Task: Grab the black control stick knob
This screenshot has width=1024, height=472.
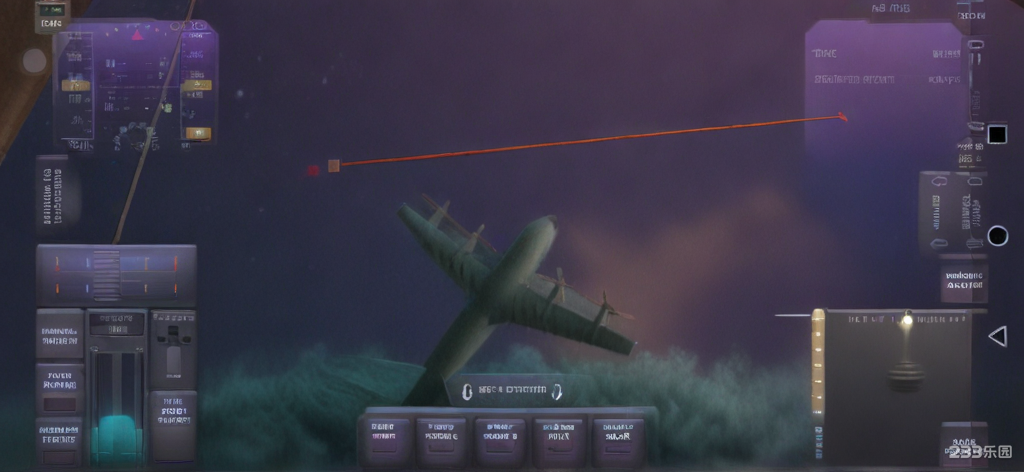Action: [x=905, y=378]
